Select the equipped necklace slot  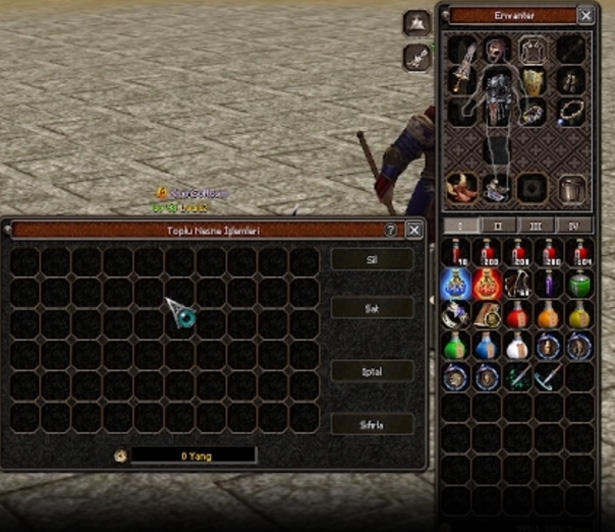pos(571,111)
